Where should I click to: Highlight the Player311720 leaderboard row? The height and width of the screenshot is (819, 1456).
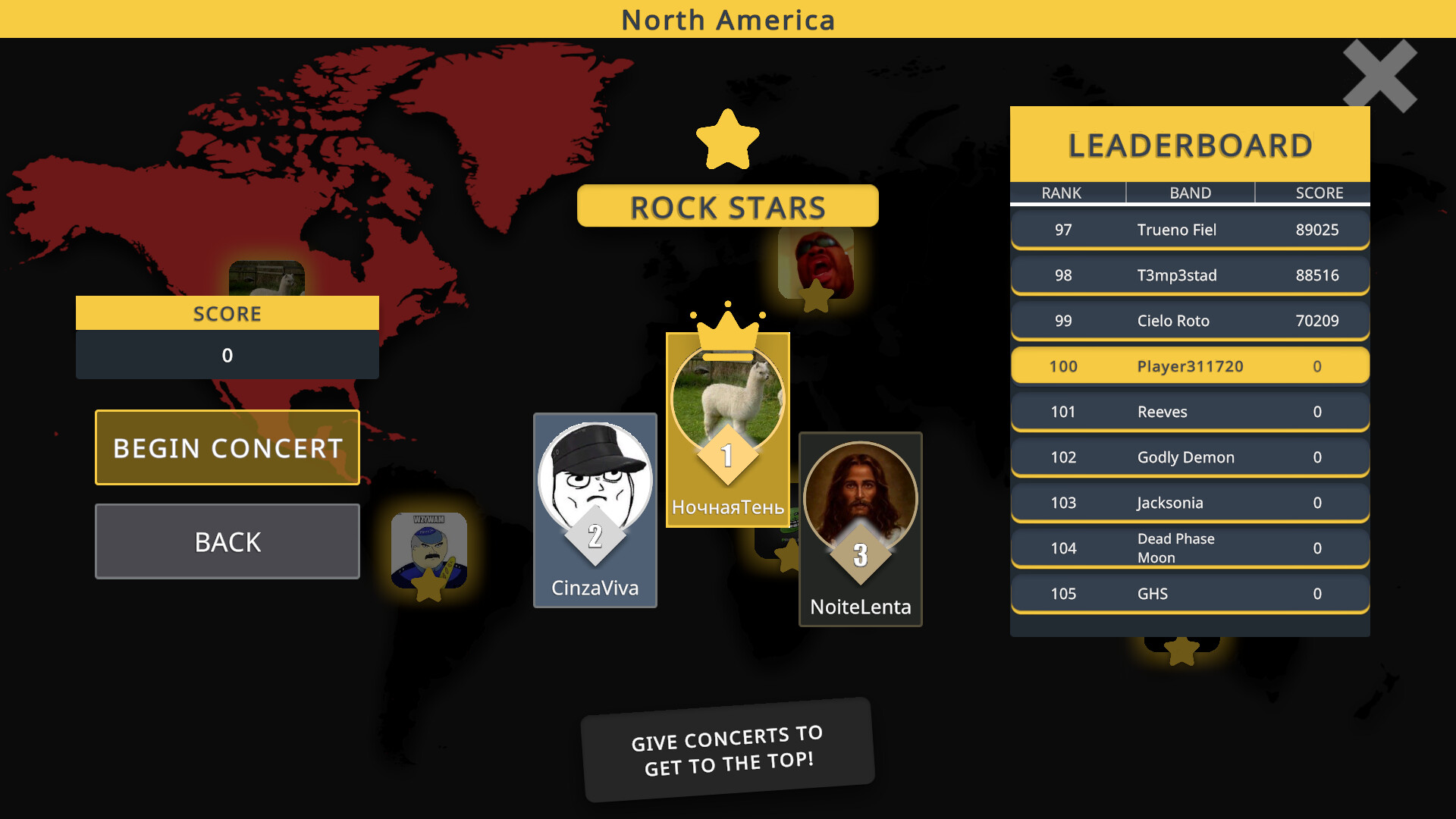(1189, 366)
